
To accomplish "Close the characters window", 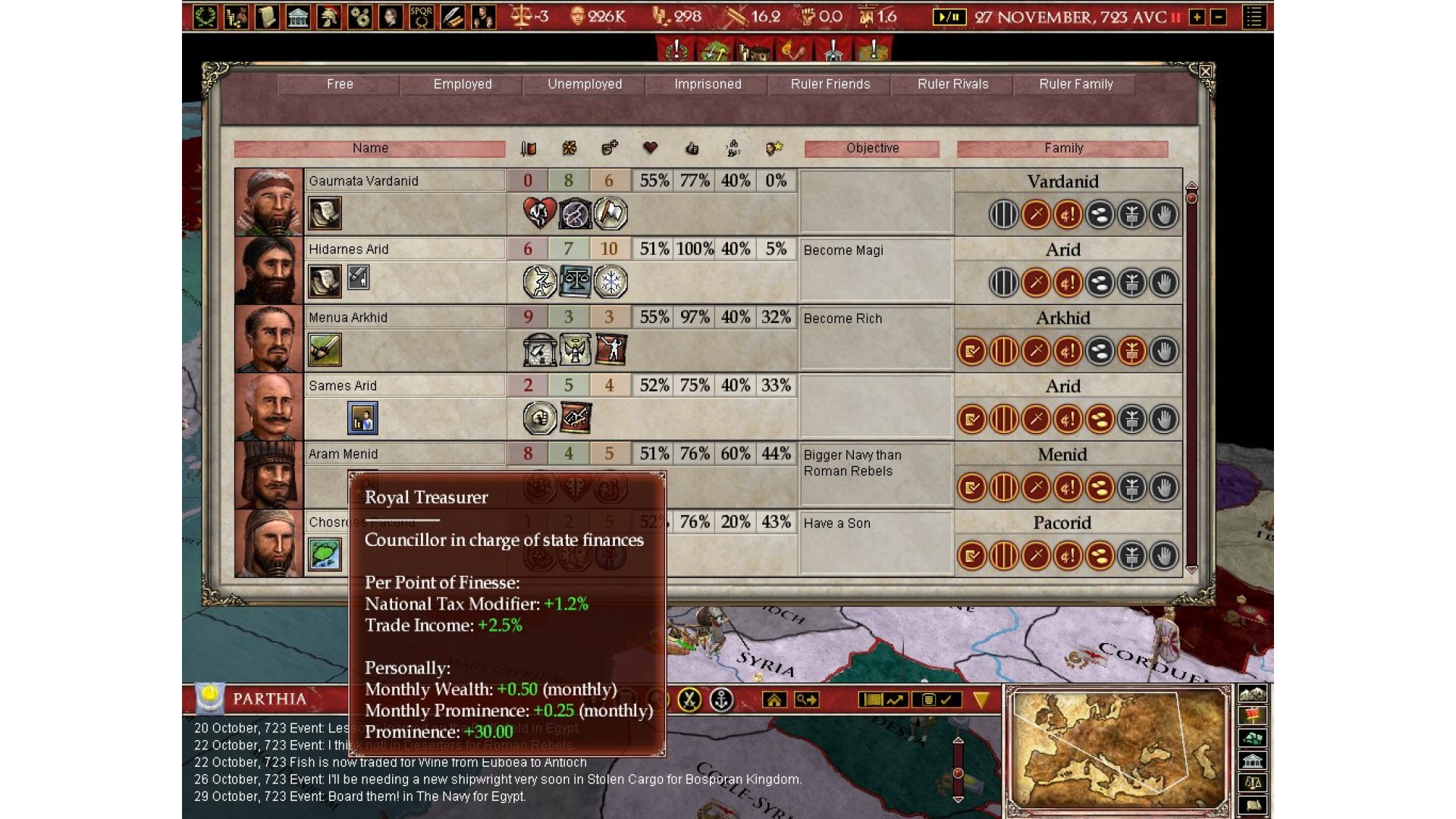I will click(x=1205, y=72).
